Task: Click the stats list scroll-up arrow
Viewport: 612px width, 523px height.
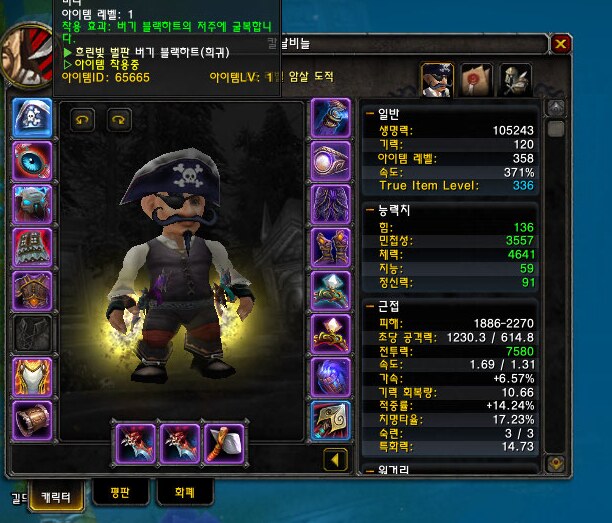Action: tap(556, 110)
